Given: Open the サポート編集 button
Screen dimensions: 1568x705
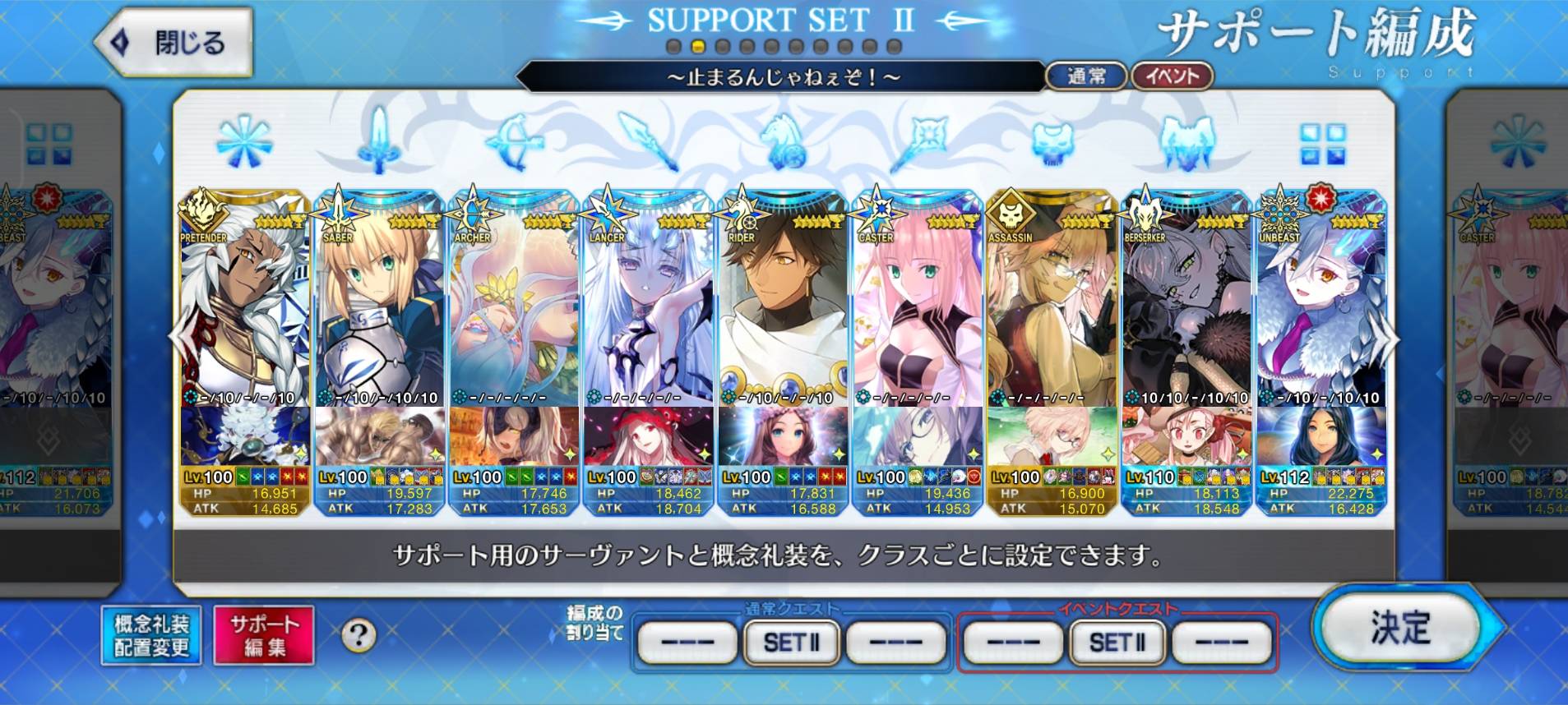Looking at the screenshot, I should click(x=264, y=635).
